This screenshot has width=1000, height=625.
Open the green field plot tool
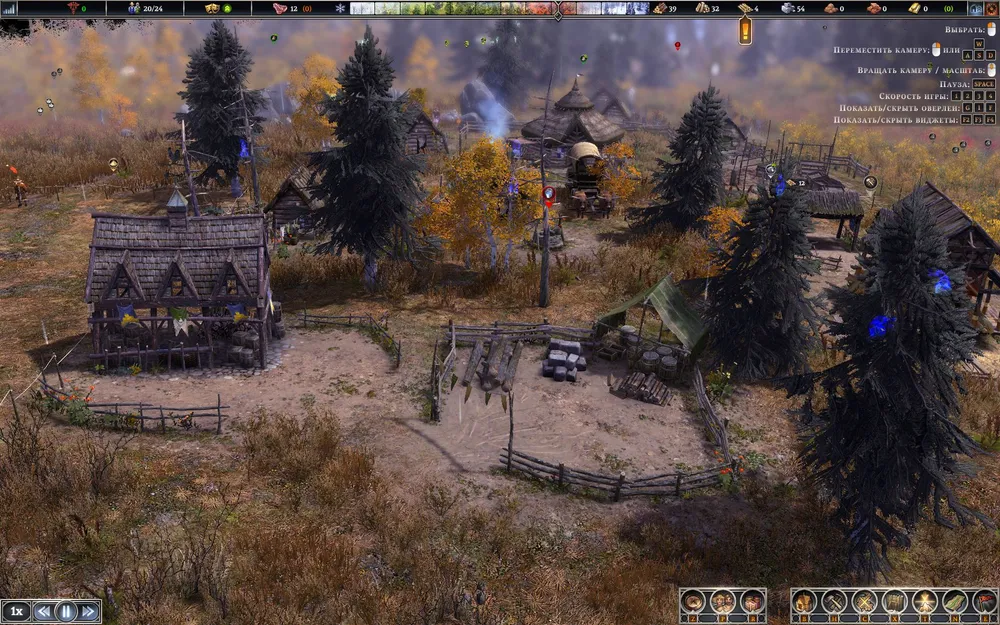[x=955, y=602]
